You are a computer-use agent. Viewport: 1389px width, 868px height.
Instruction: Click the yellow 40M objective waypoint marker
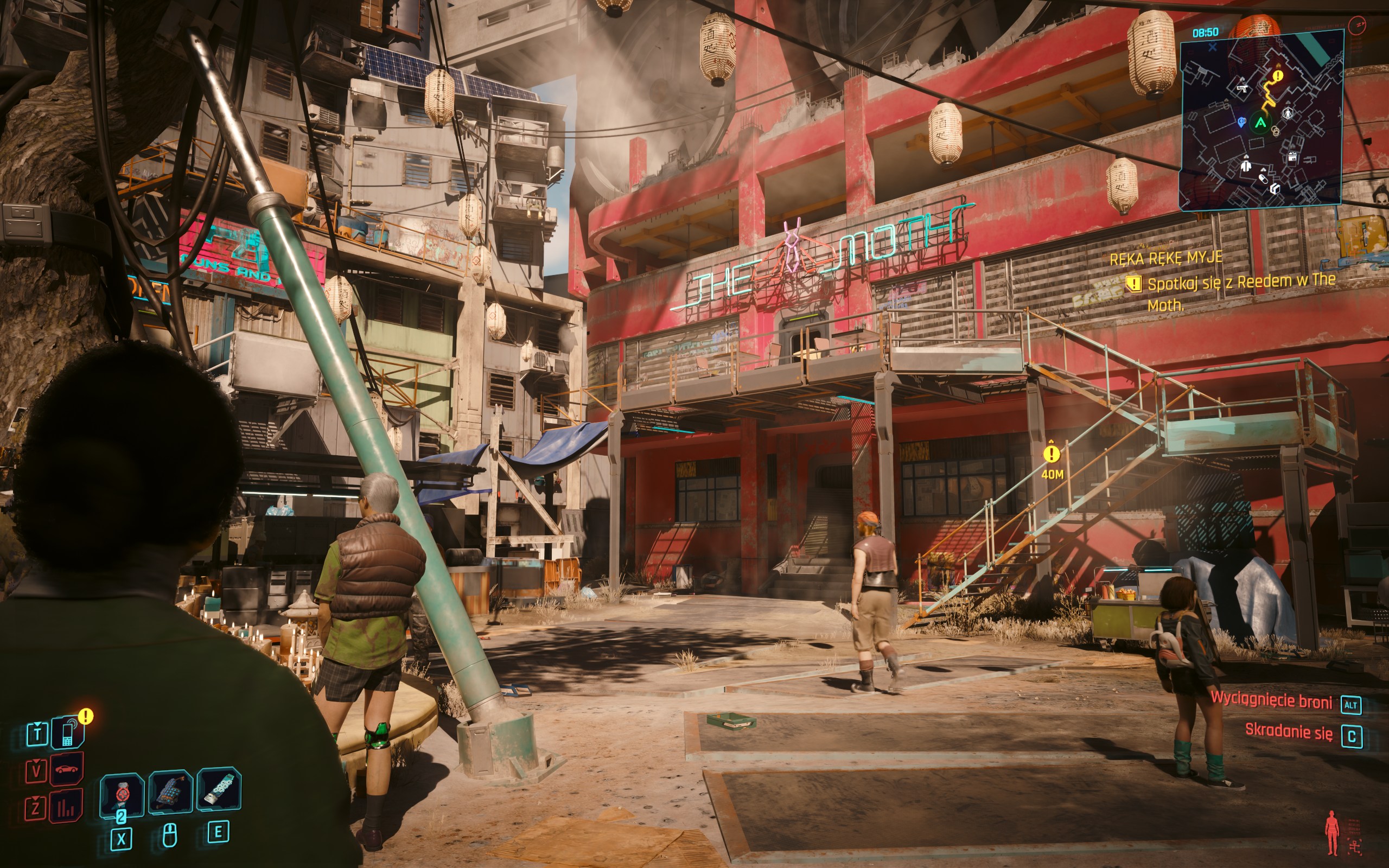pos(1052,454)
